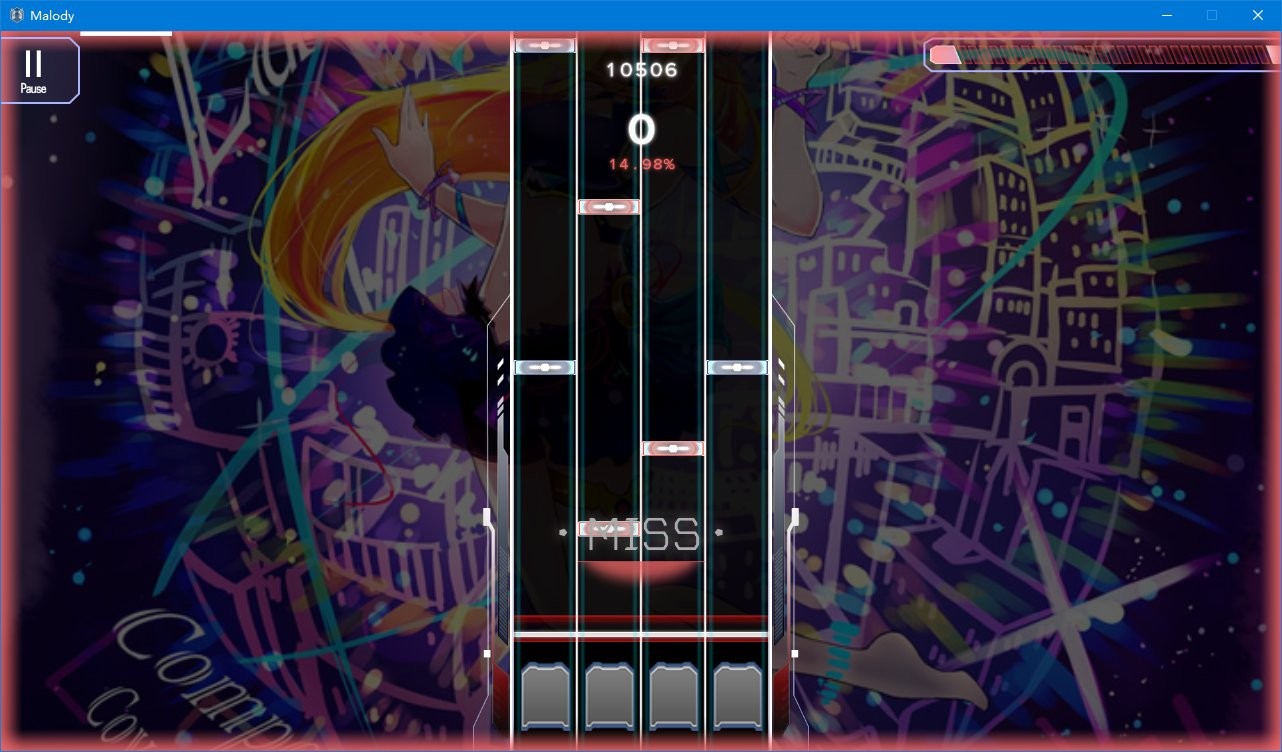Click the Malody title text in the title bar
1282x752 pixels.
coord(53,15)
